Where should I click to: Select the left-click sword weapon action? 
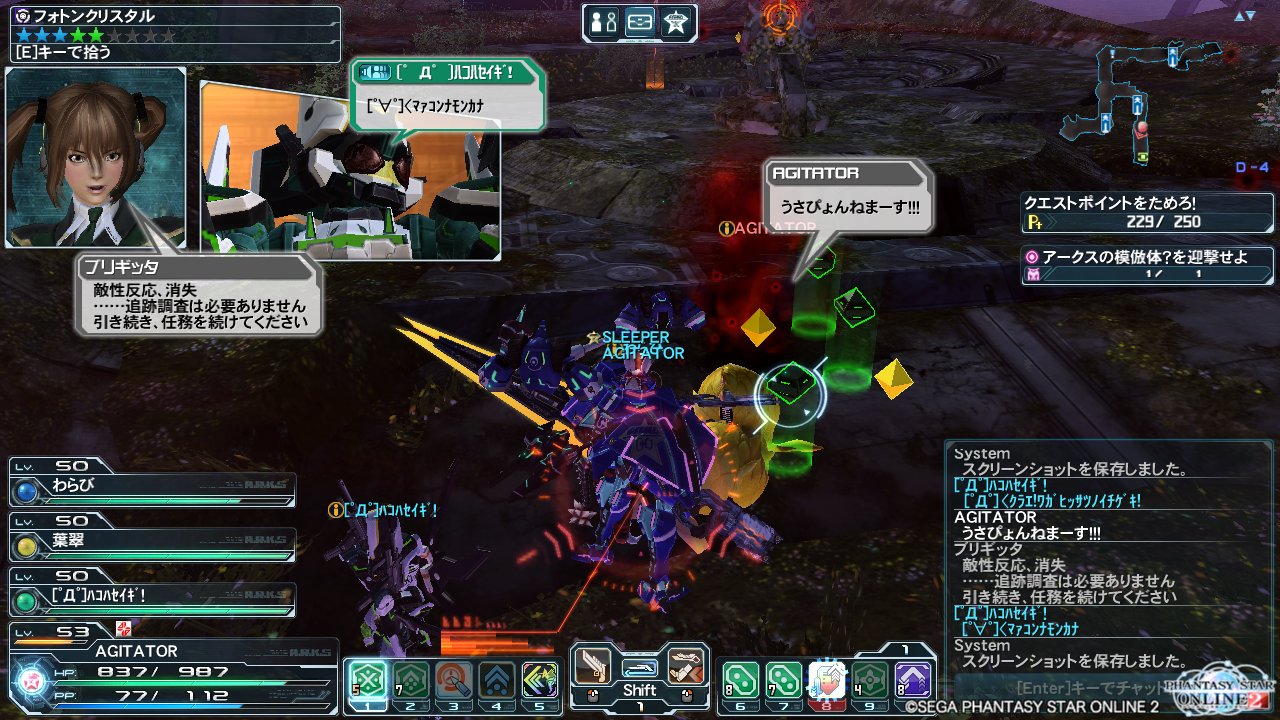[594, 666]
